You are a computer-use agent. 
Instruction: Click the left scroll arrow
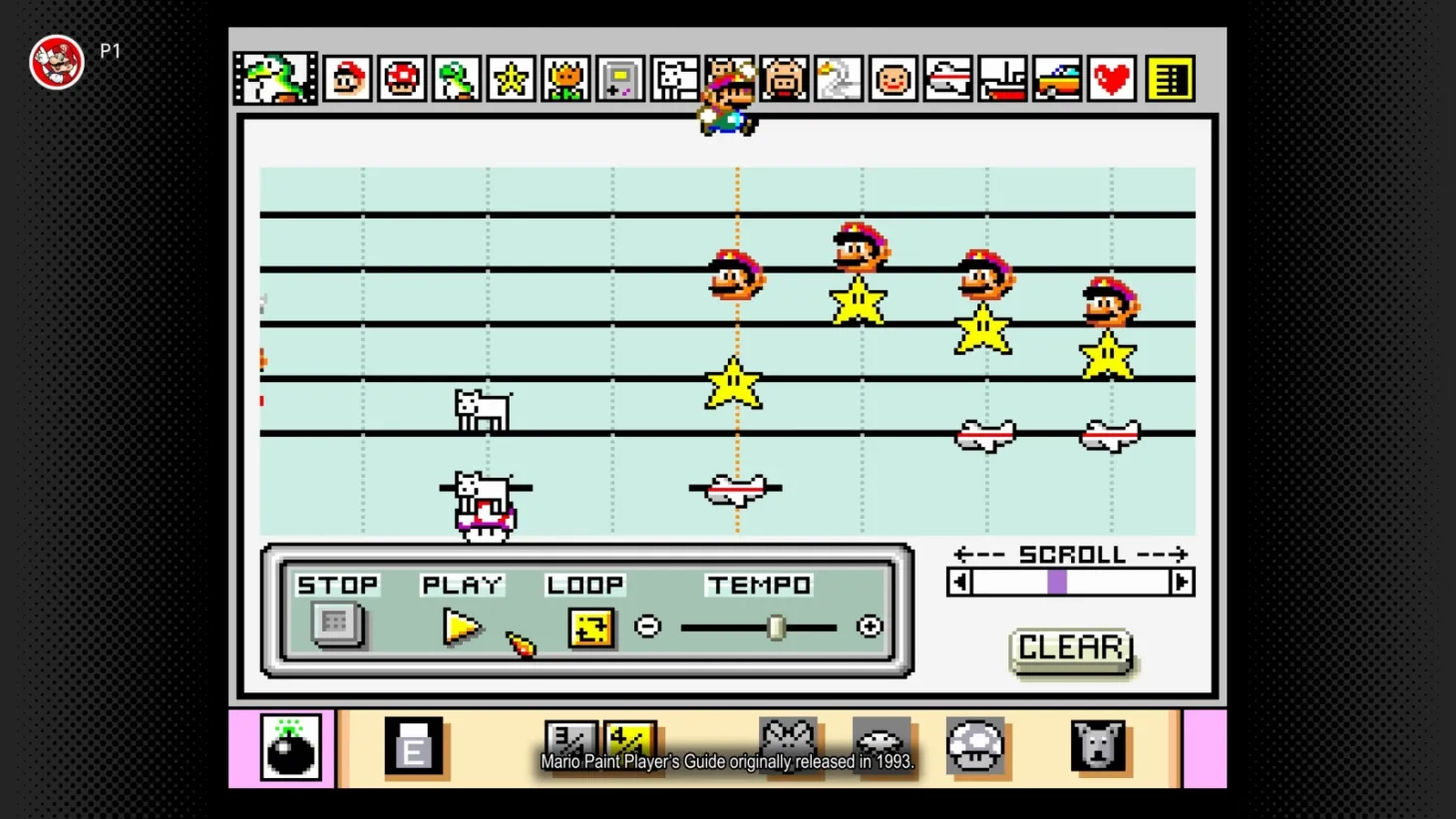(959, 582)
